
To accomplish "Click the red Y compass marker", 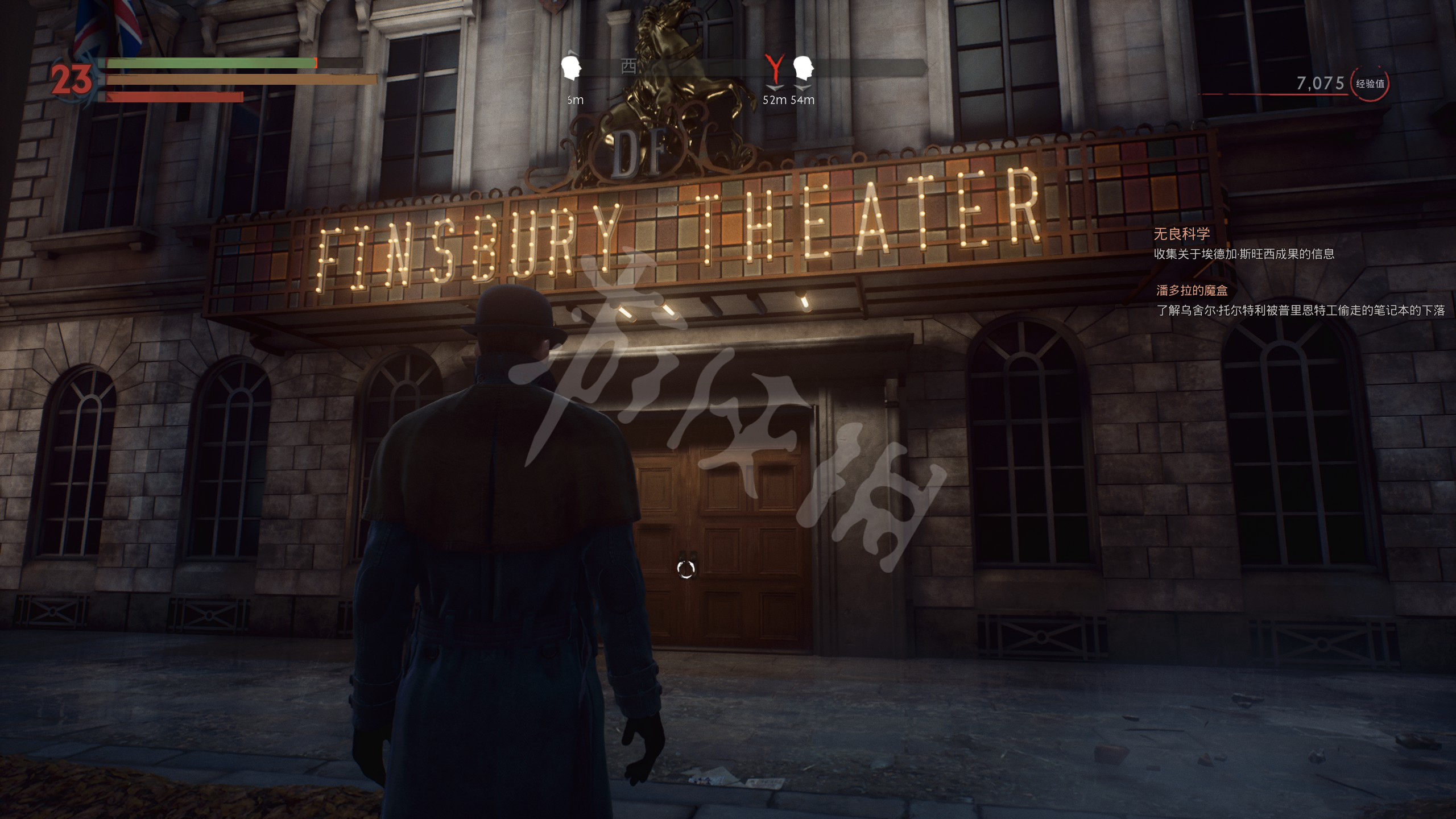I will pos(774,69).
